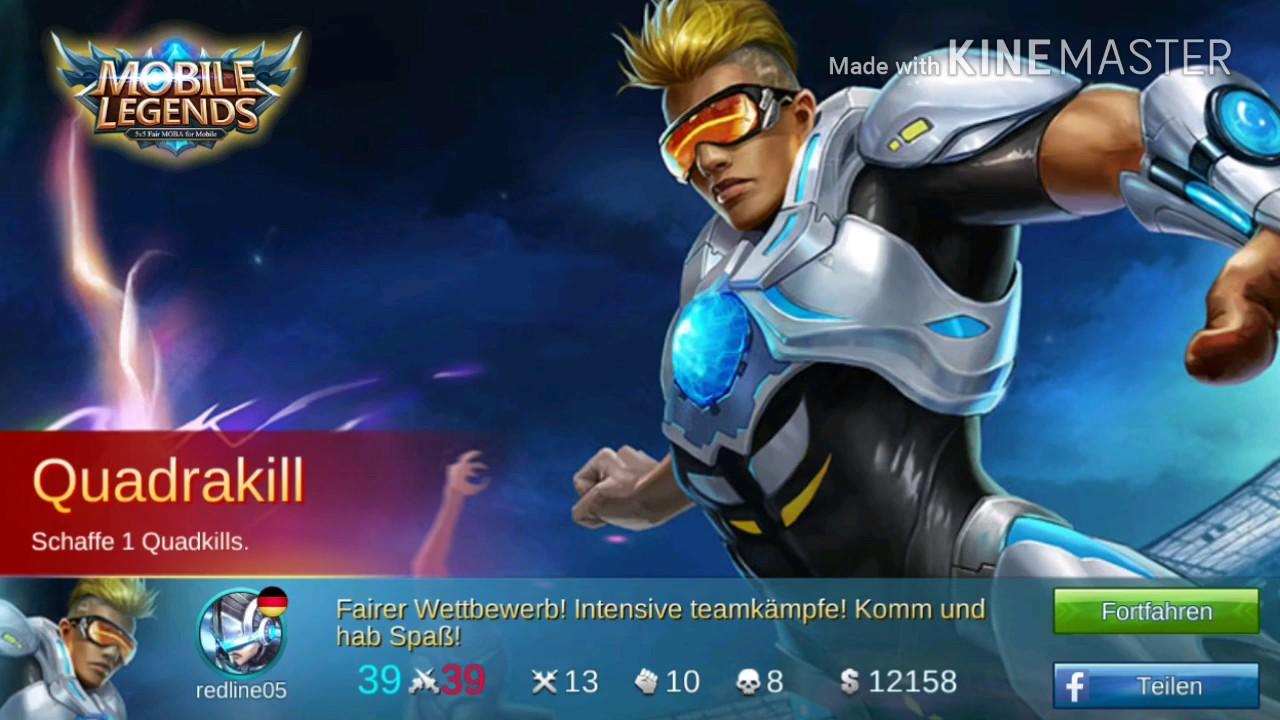Tap the cyan team kill score 39
Image resolution: width=1280 pixels, height=720 pixels.
click(378, 681)
